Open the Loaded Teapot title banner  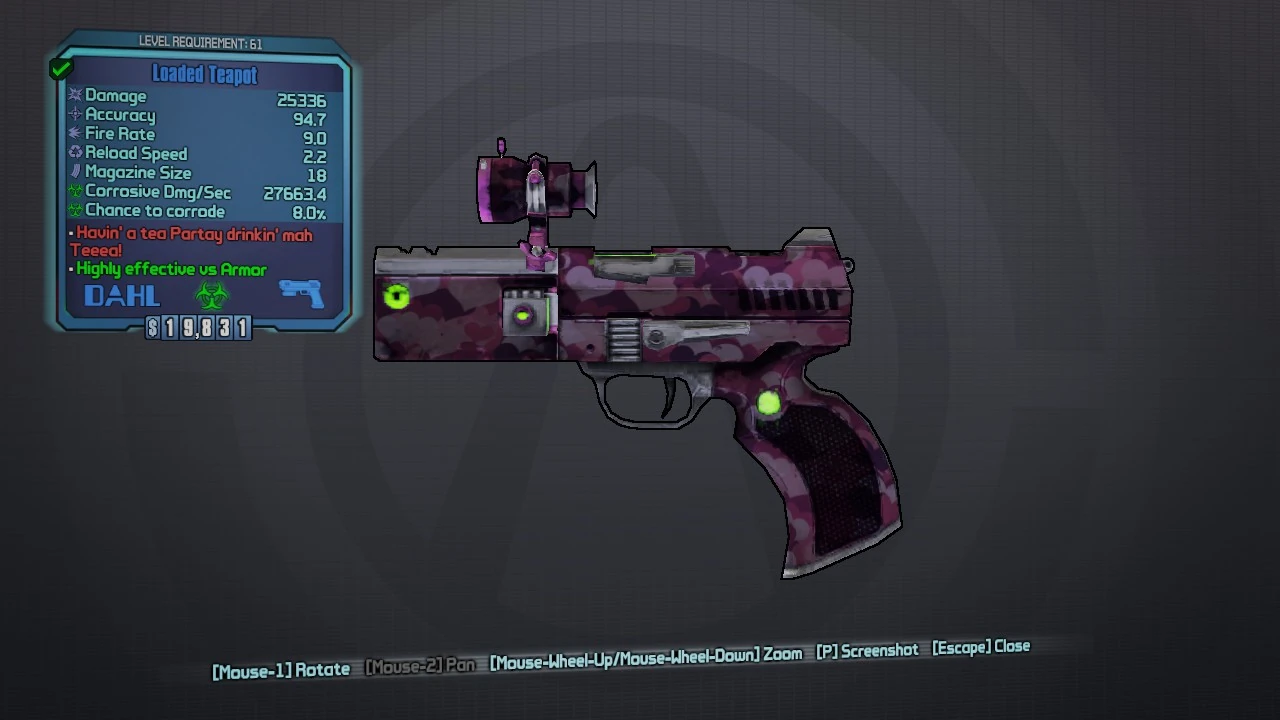coord(204,75)
